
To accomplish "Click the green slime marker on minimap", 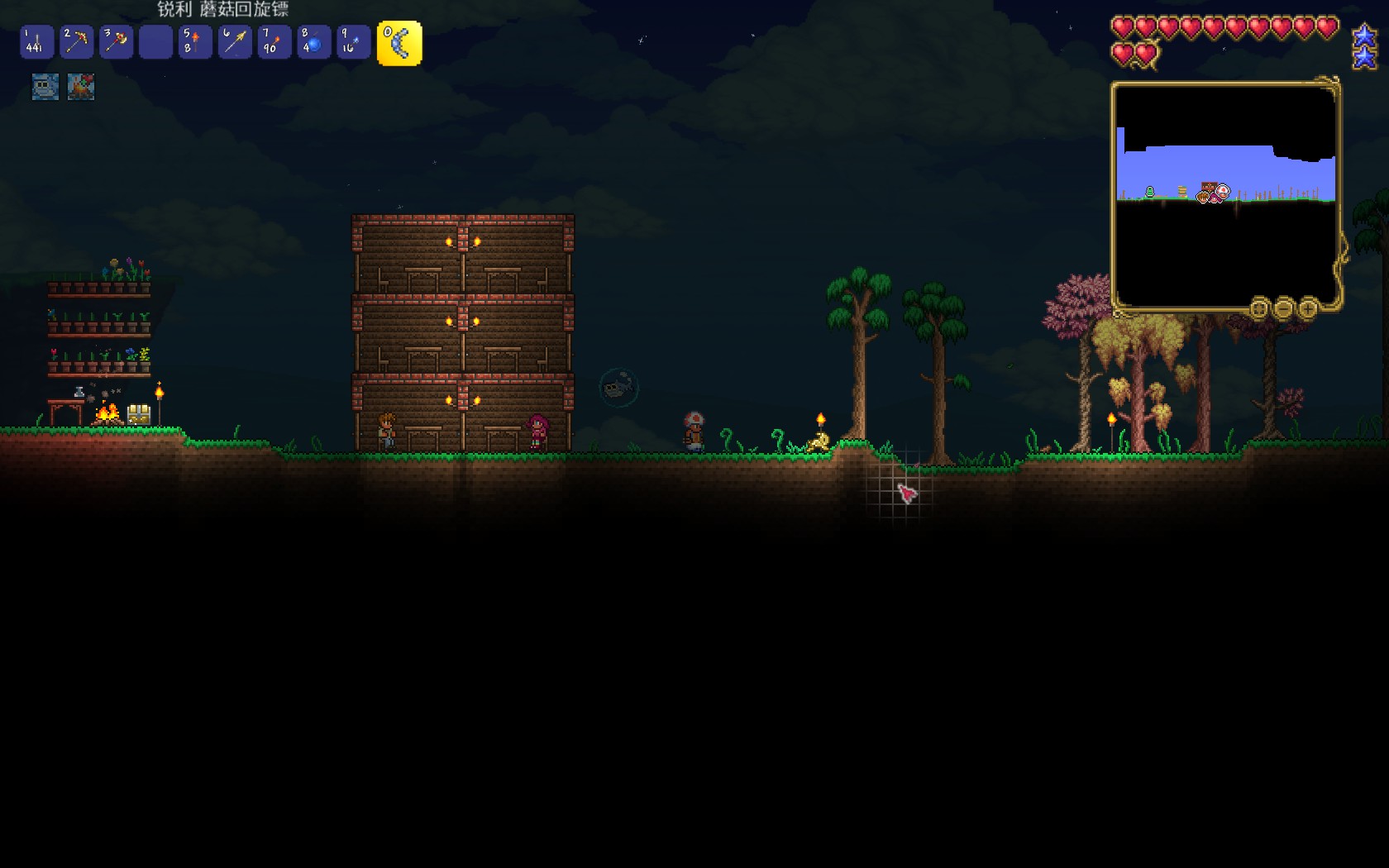I will pos(1149,192).
